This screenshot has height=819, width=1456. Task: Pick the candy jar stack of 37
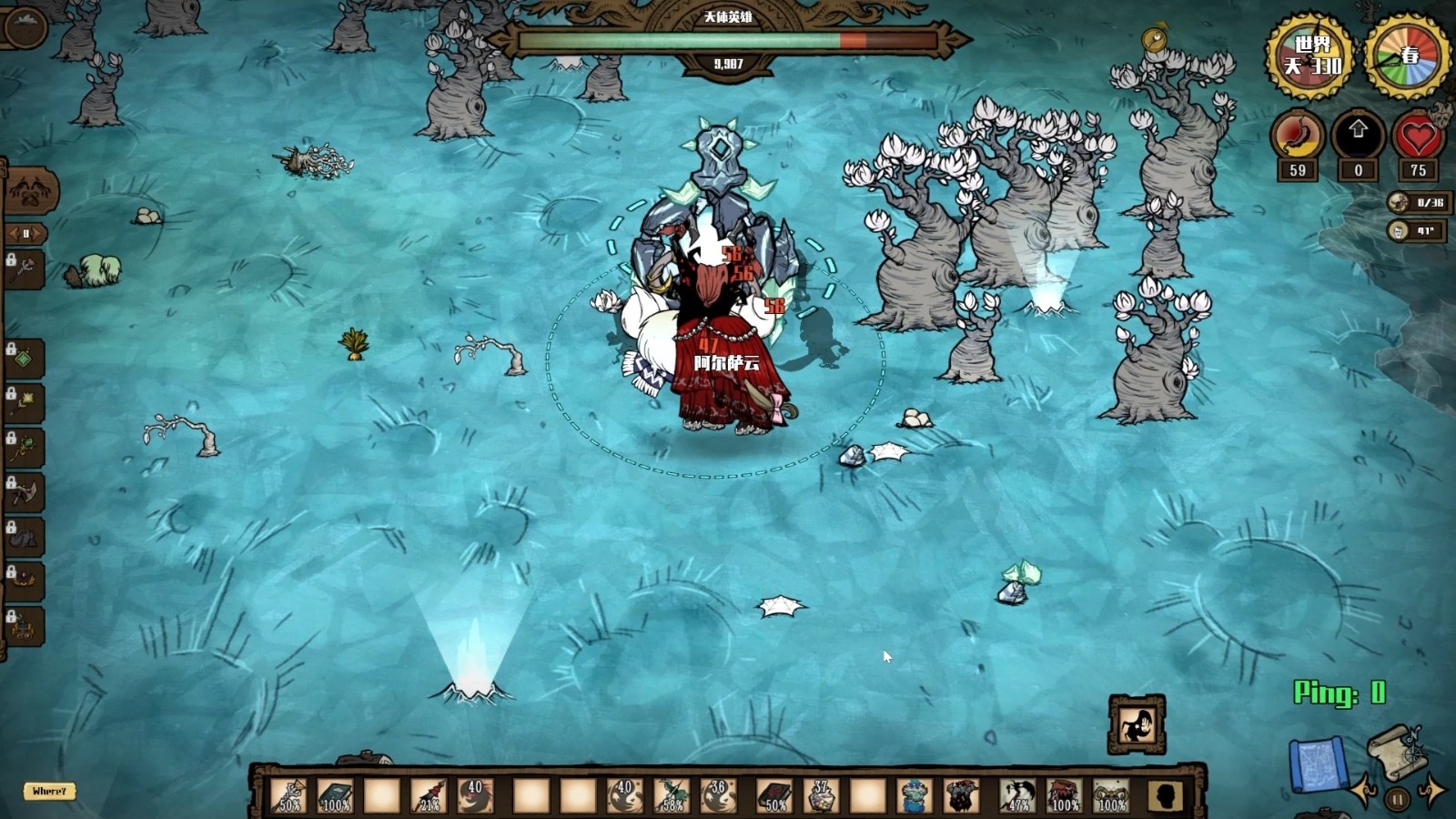click(822, 795)
